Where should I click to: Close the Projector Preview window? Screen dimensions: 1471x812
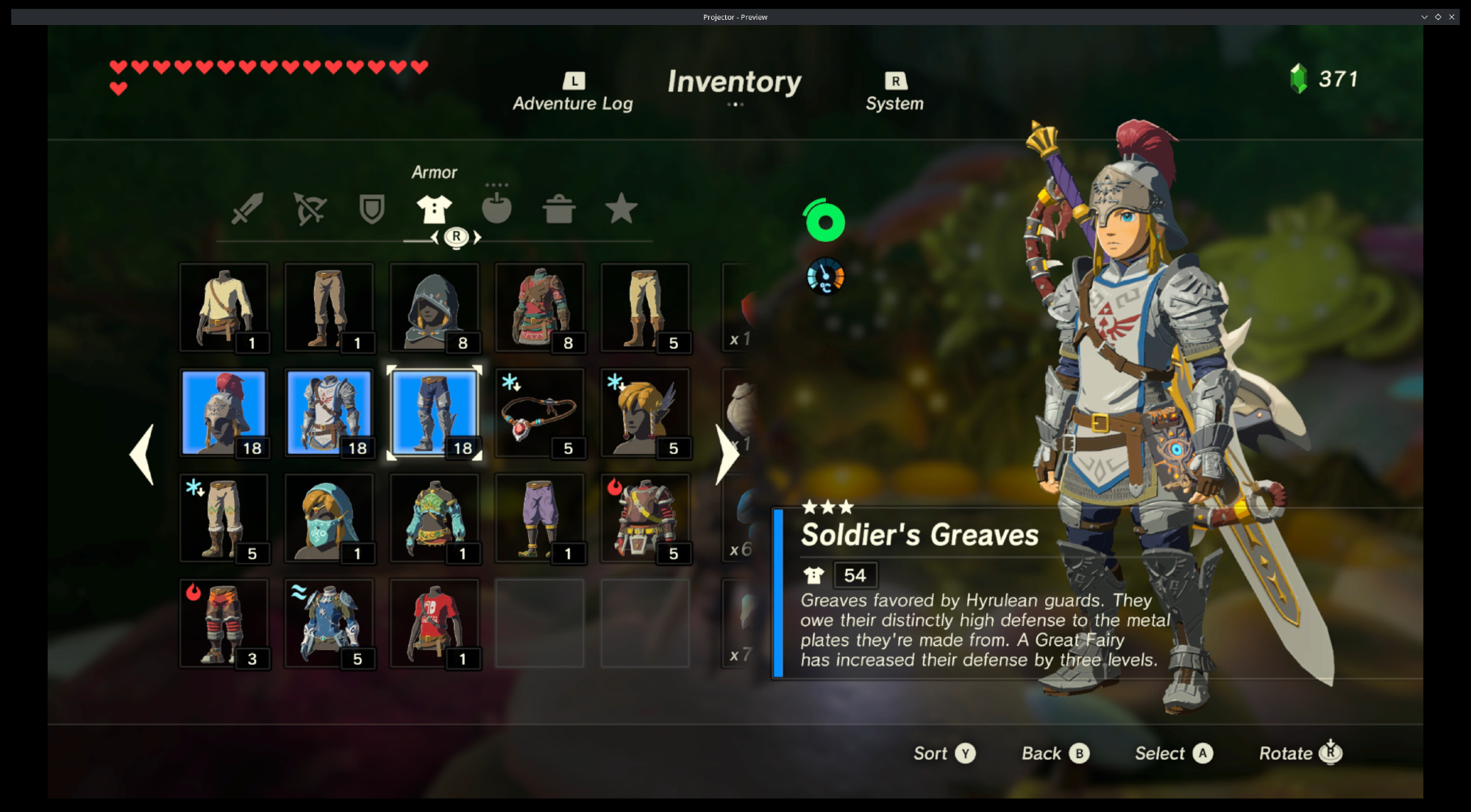1452,17
